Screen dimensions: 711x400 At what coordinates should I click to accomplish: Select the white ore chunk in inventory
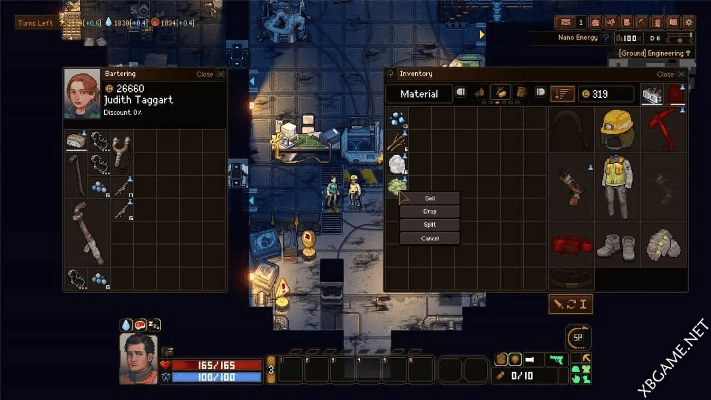click(397, 162)
